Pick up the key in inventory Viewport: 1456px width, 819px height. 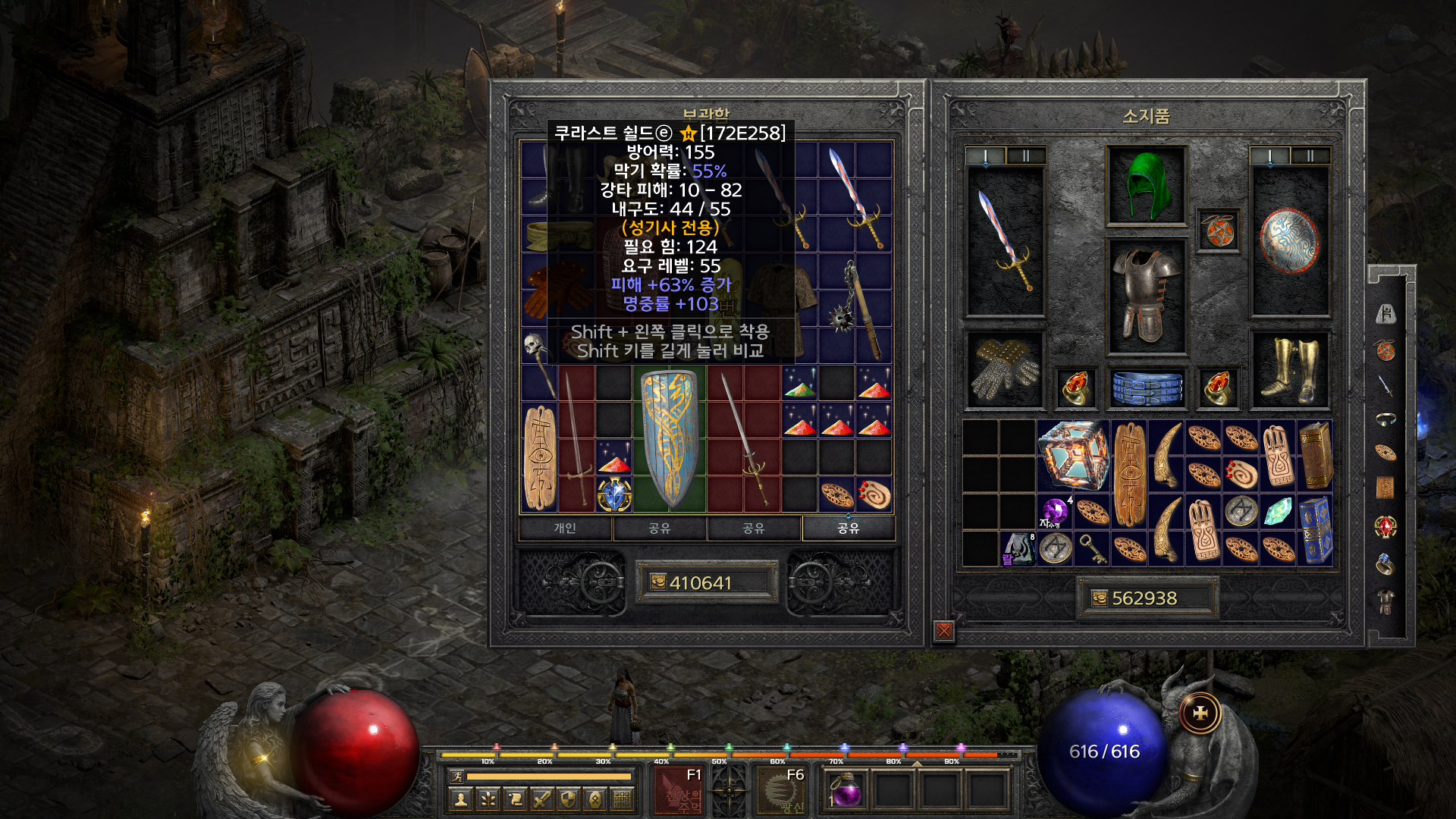click(x=1092, y=548)
